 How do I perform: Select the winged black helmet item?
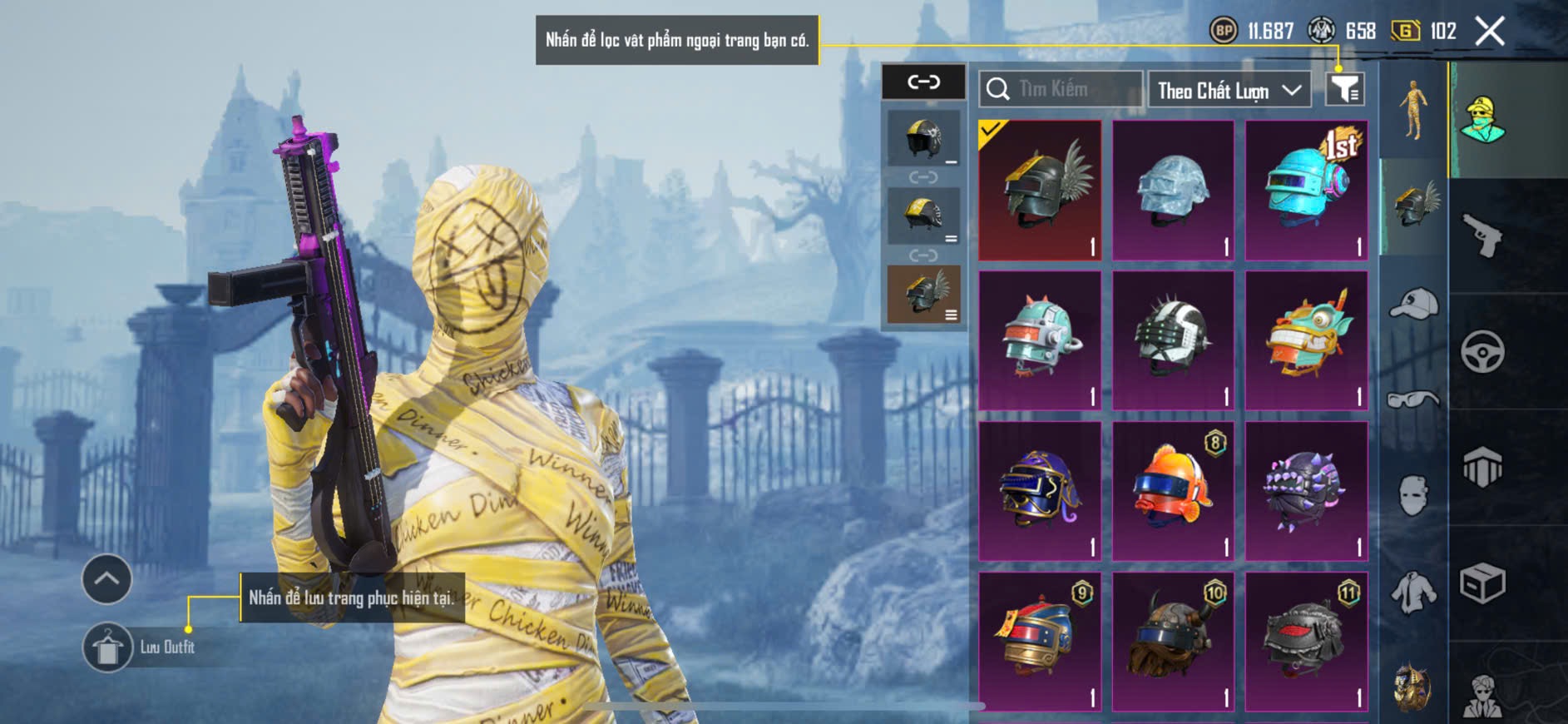coord(1040,190)
